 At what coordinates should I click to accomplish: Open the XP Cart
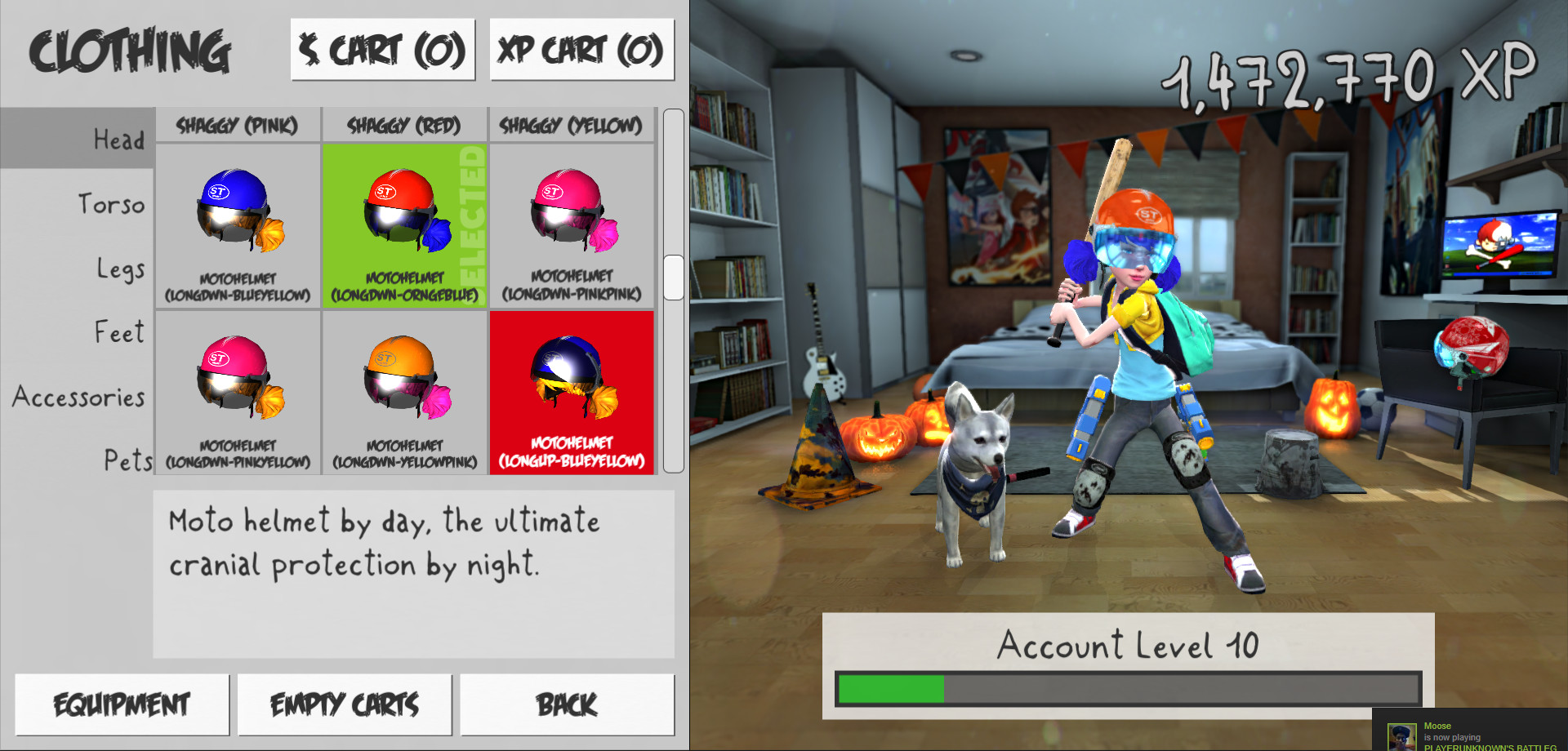click(x=581, y=49)
